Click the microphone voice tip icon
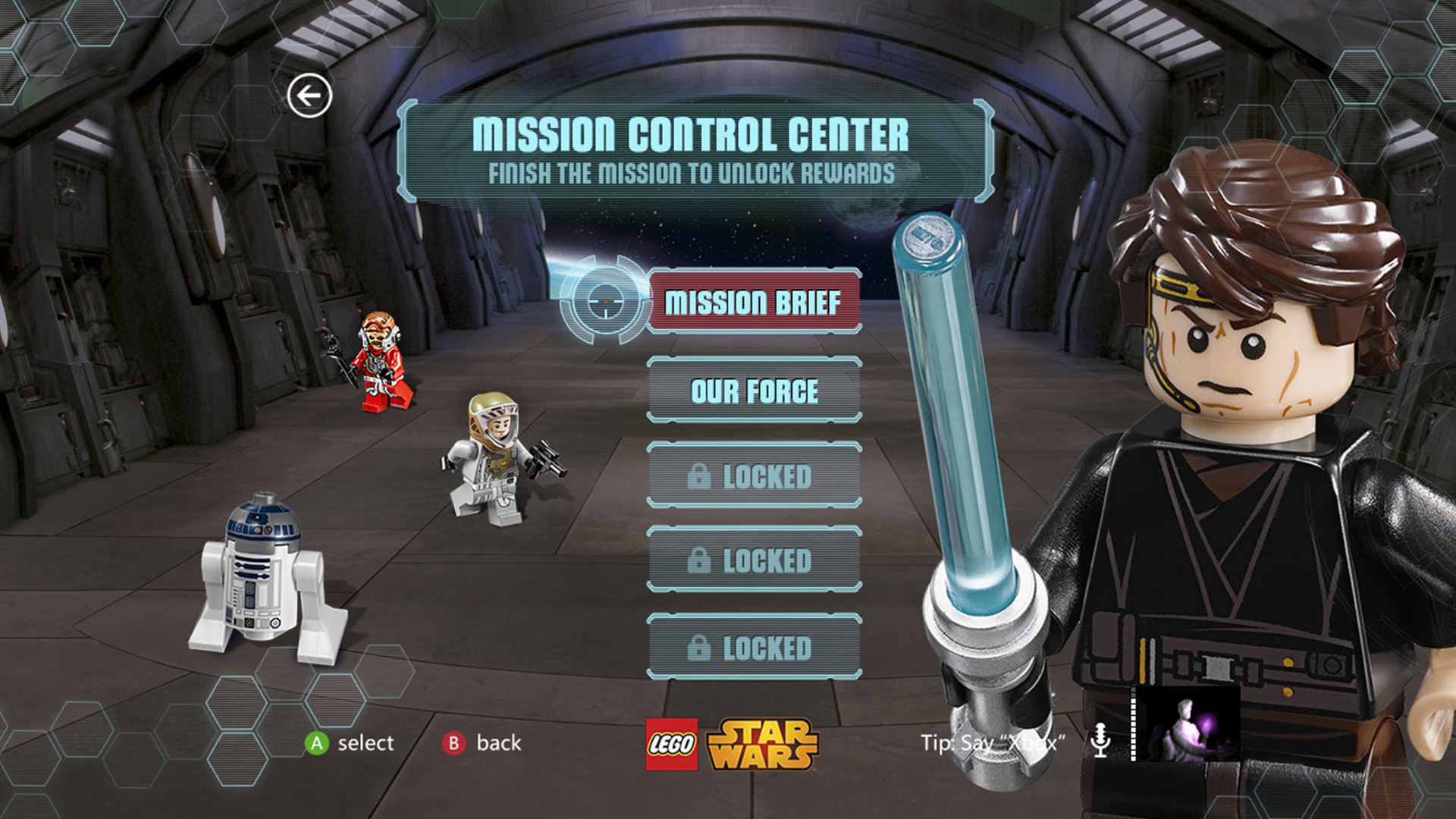The height and width of the screenshot is (819, 1456). 1100,740
